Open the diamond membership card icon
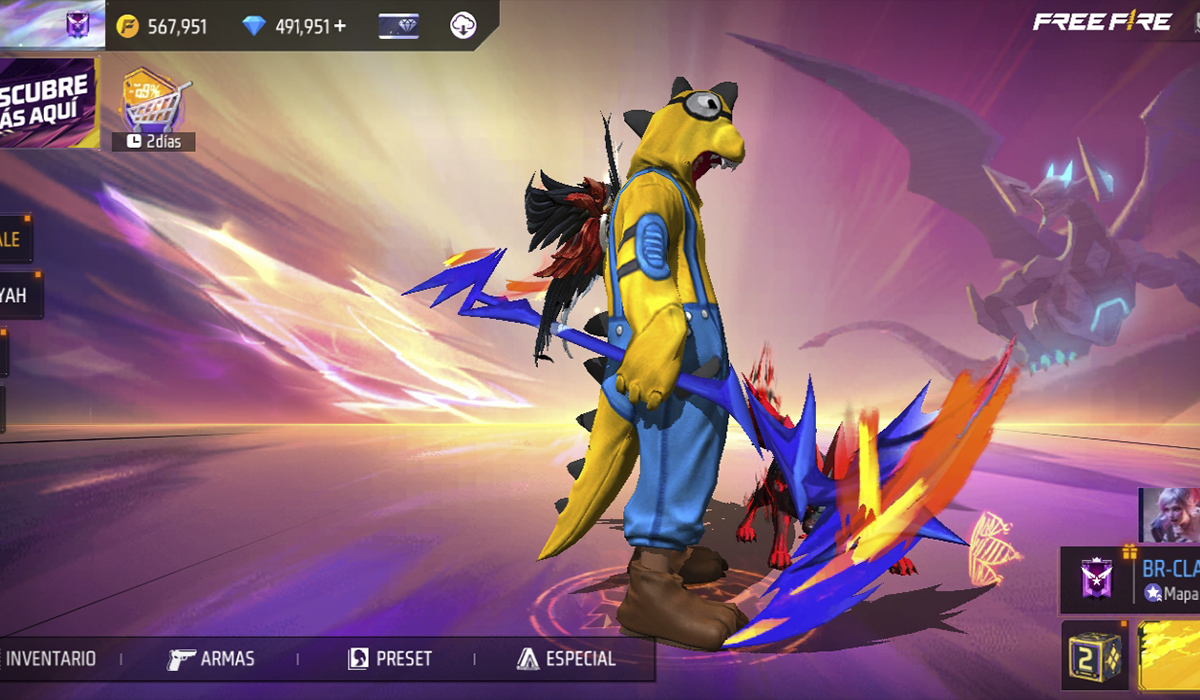Viewport: 1200px width, 700px height. 399,27
